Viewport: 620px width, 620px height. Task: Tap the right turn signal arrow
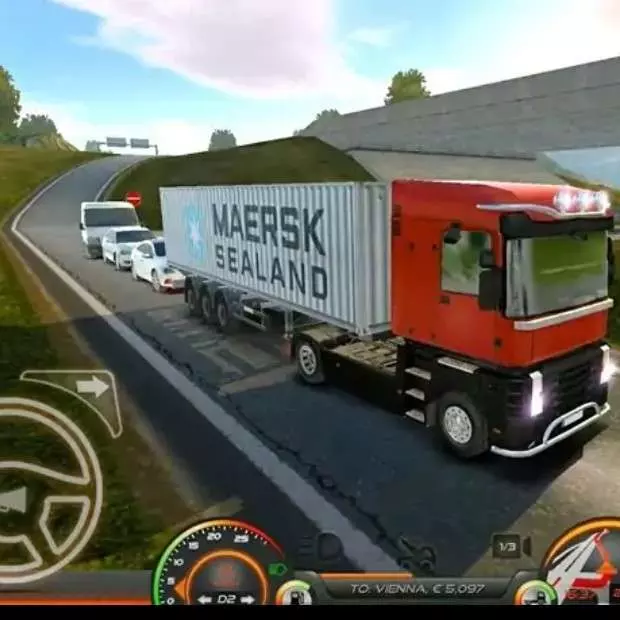pos(91,387)
